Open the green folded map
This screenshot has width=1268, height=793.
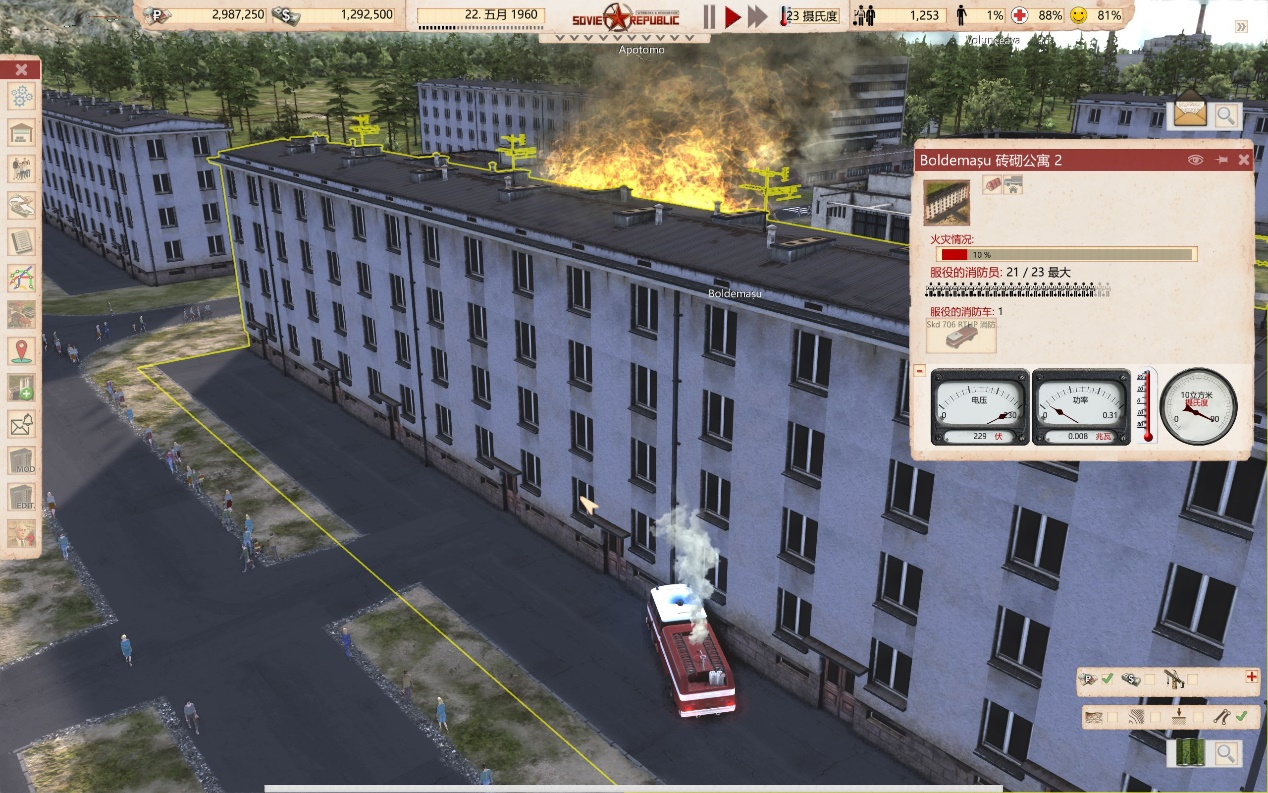(1192, 753)
